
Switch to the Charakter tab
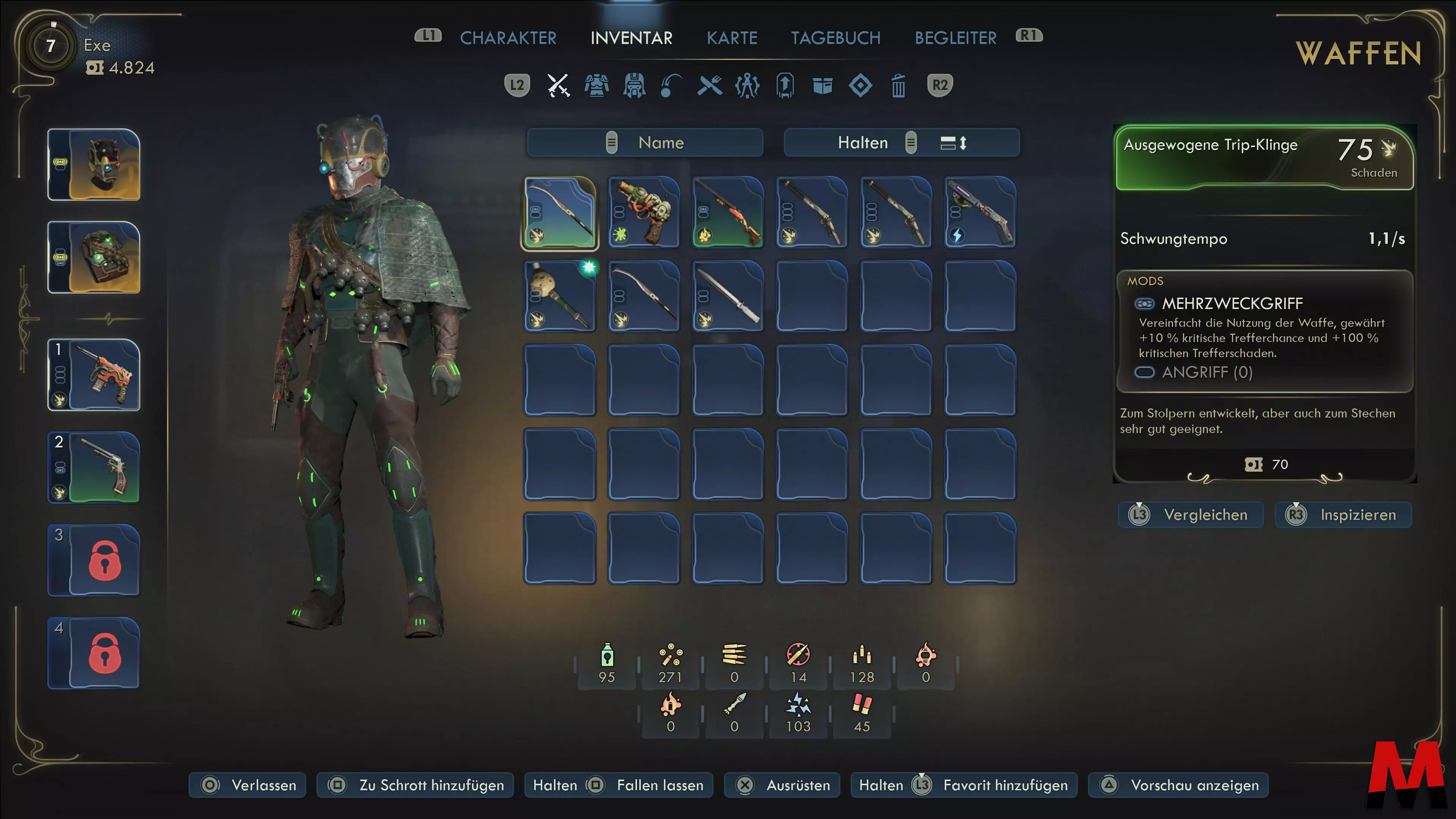pyautogui.click(x=508, y=38)
